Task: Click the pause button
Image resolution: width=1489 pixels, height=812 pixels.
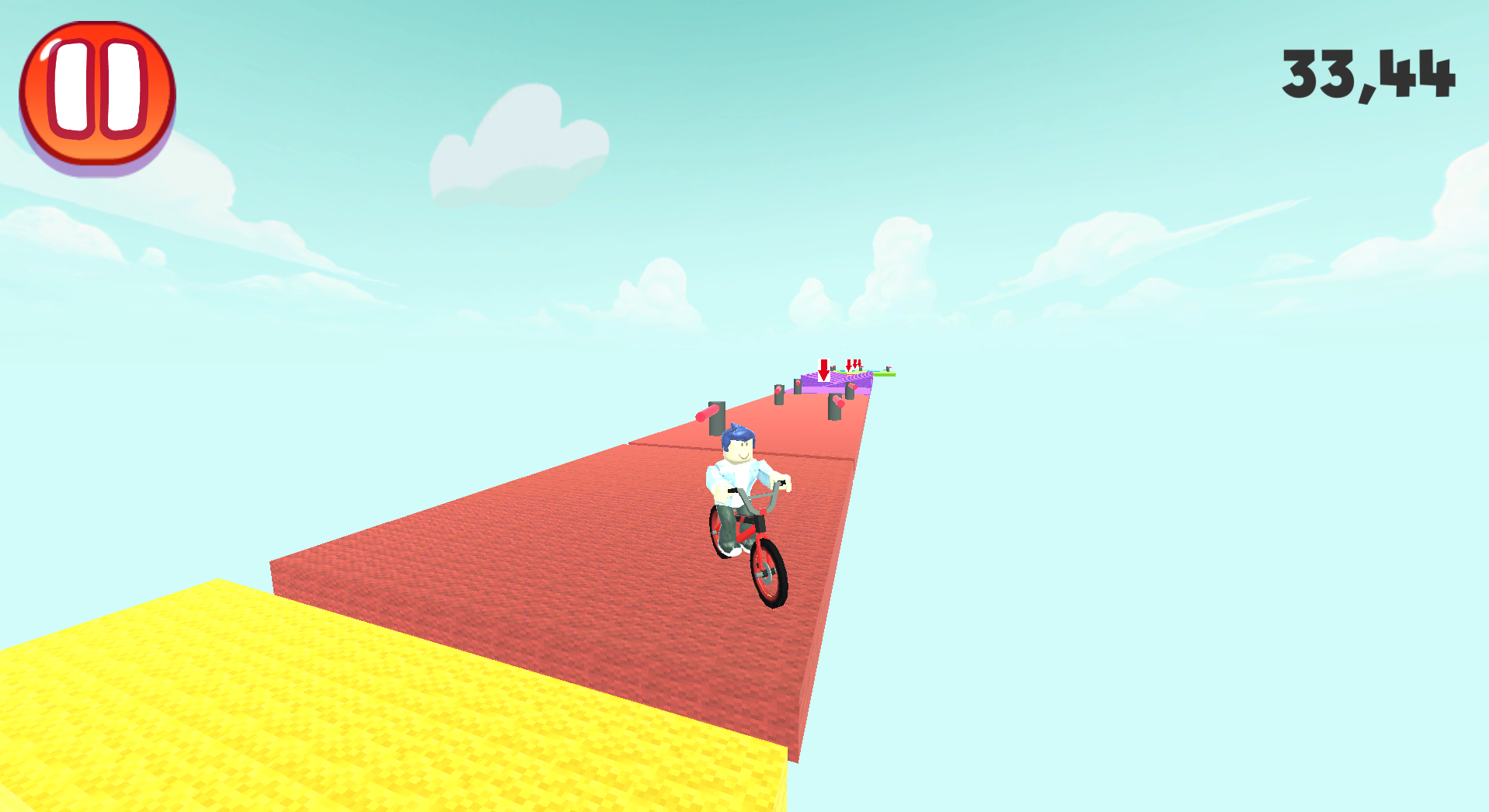Action: click(97, 95)
